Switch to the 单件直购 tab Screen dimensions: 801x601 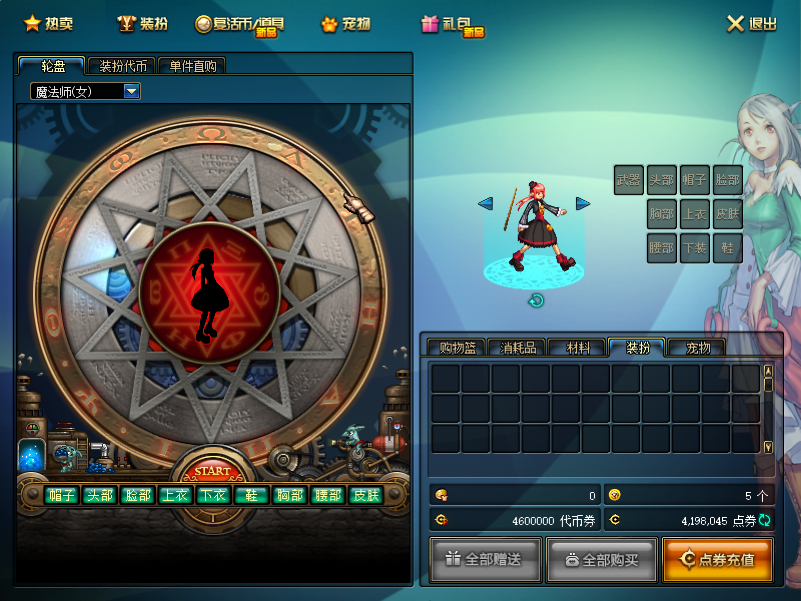(192, 66)
